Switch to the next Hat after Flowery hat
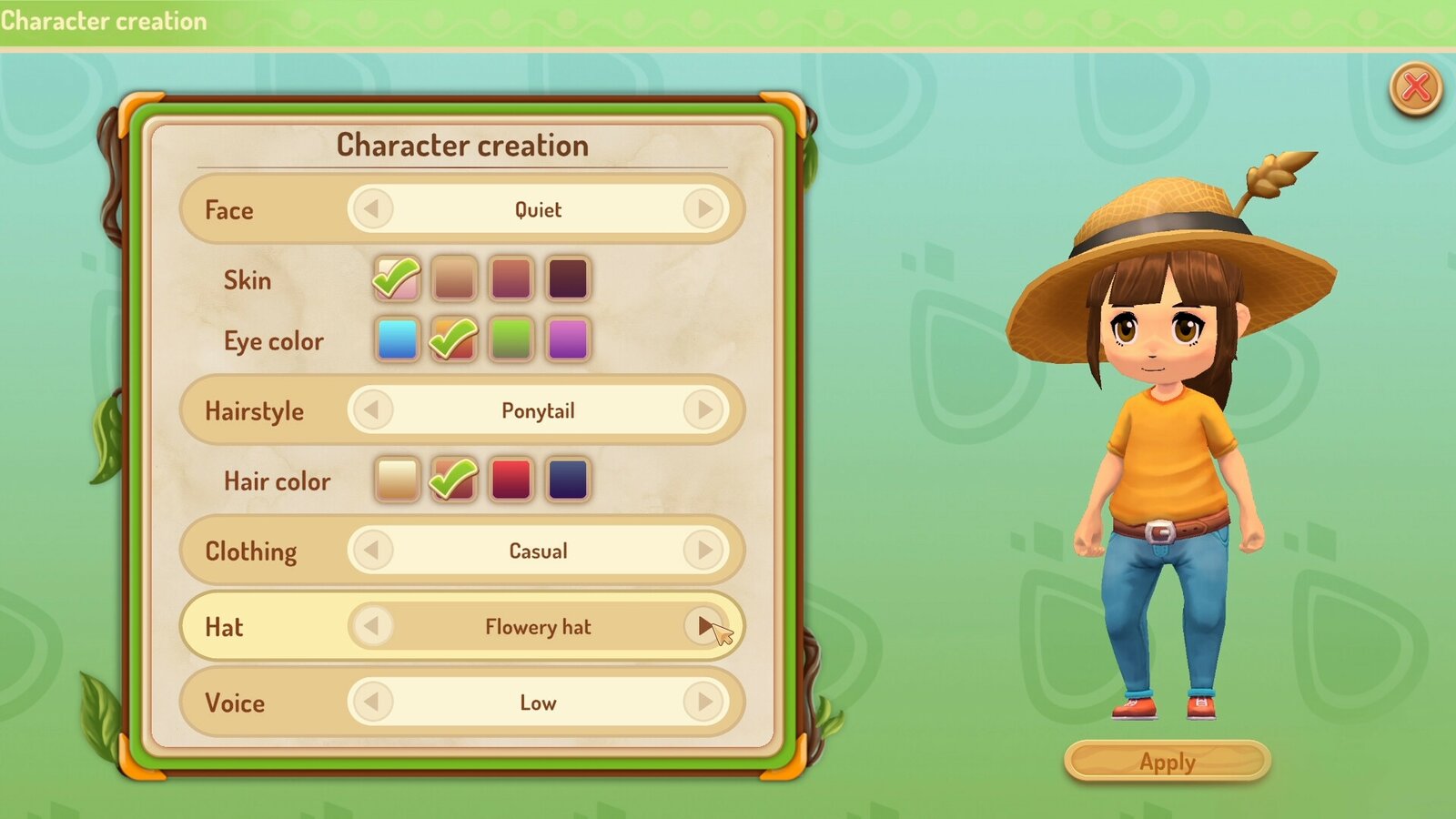The height and width of the screenshot is (819, 1456). pyautogui.click(x=703, y=627)
